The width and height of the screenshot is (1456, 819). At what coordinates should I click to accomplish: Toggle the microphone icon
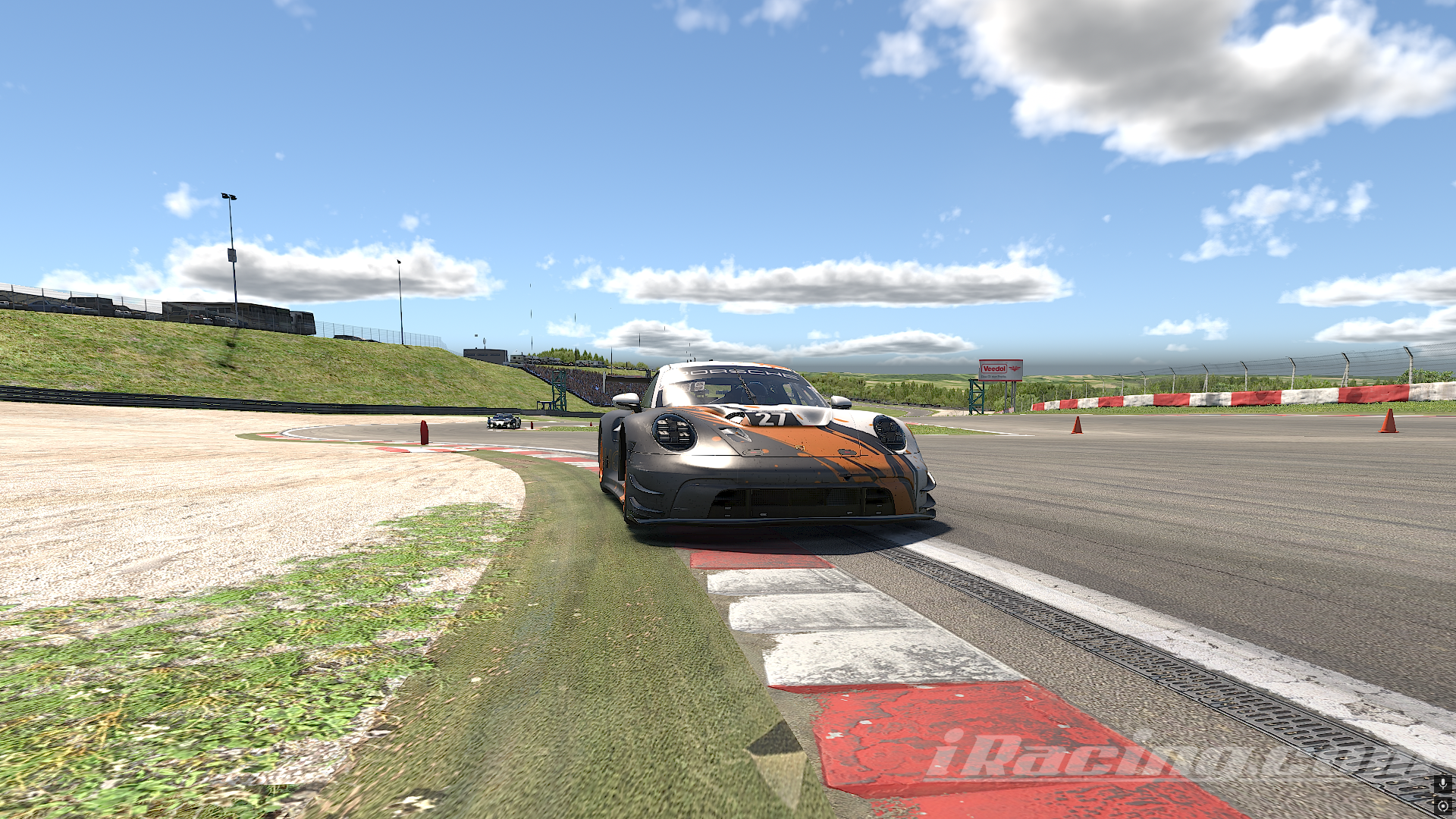click(1443, 784)
